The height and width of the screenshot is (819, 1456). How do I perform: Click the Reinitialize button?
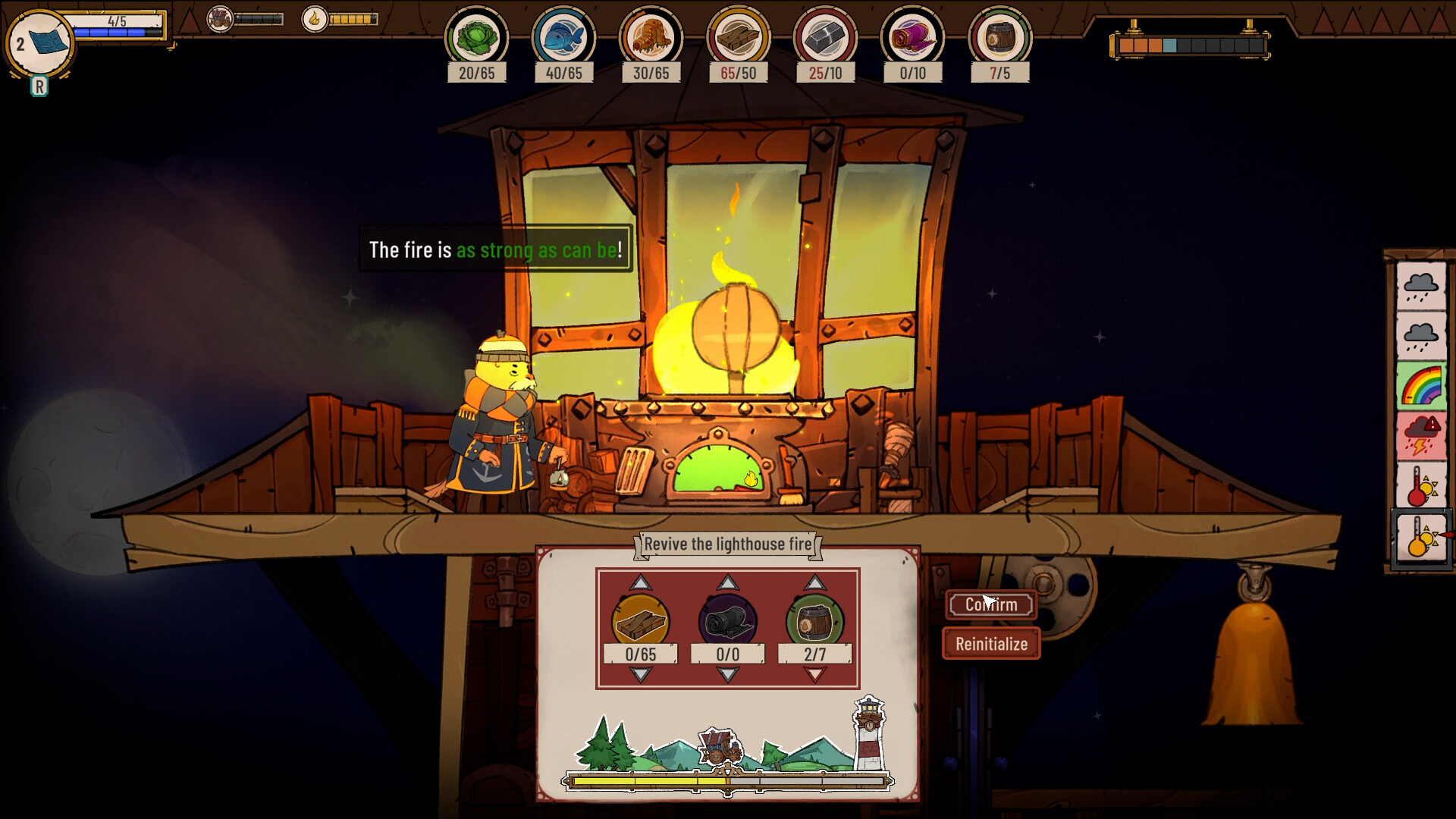pyautogui.click(x=990, y=643)
